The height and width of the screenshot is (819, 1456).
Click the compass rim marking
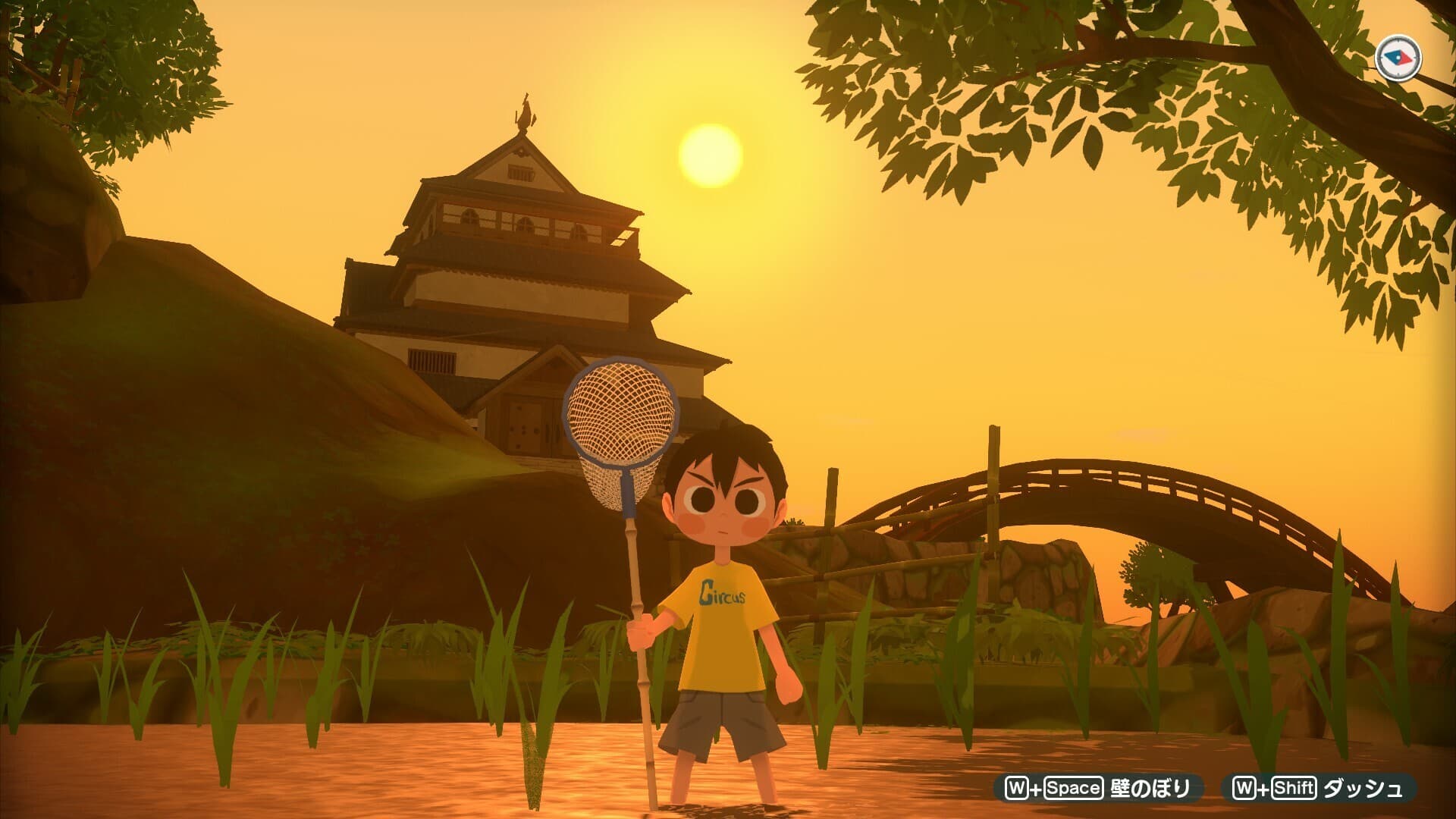pyautogui.click(x=1398, y=40)
